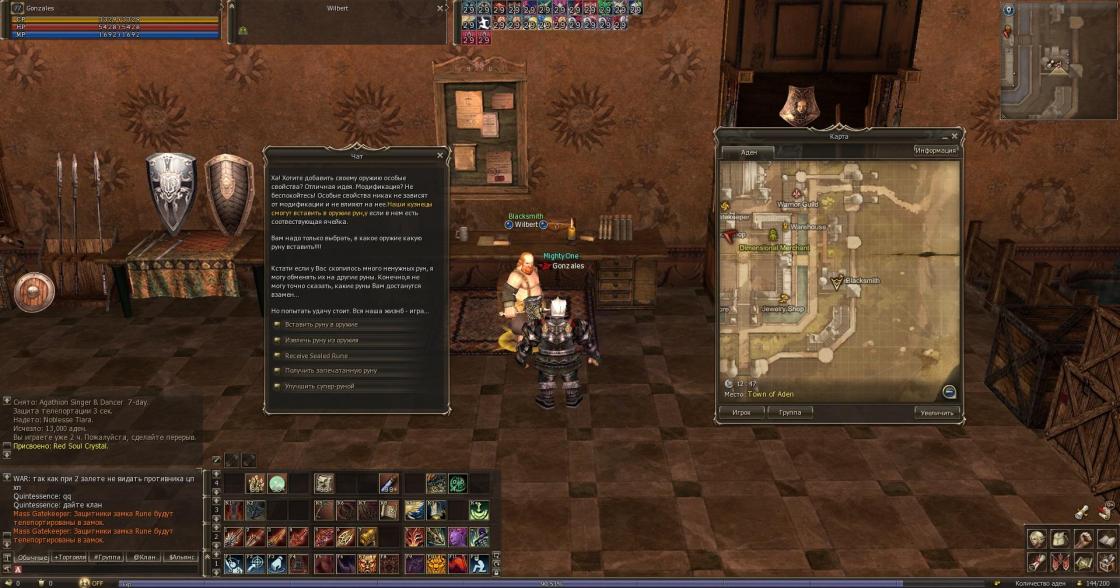1120x588 pixels.
Task: Select the Blacksmith marker on the map
Action: point(838,282)
